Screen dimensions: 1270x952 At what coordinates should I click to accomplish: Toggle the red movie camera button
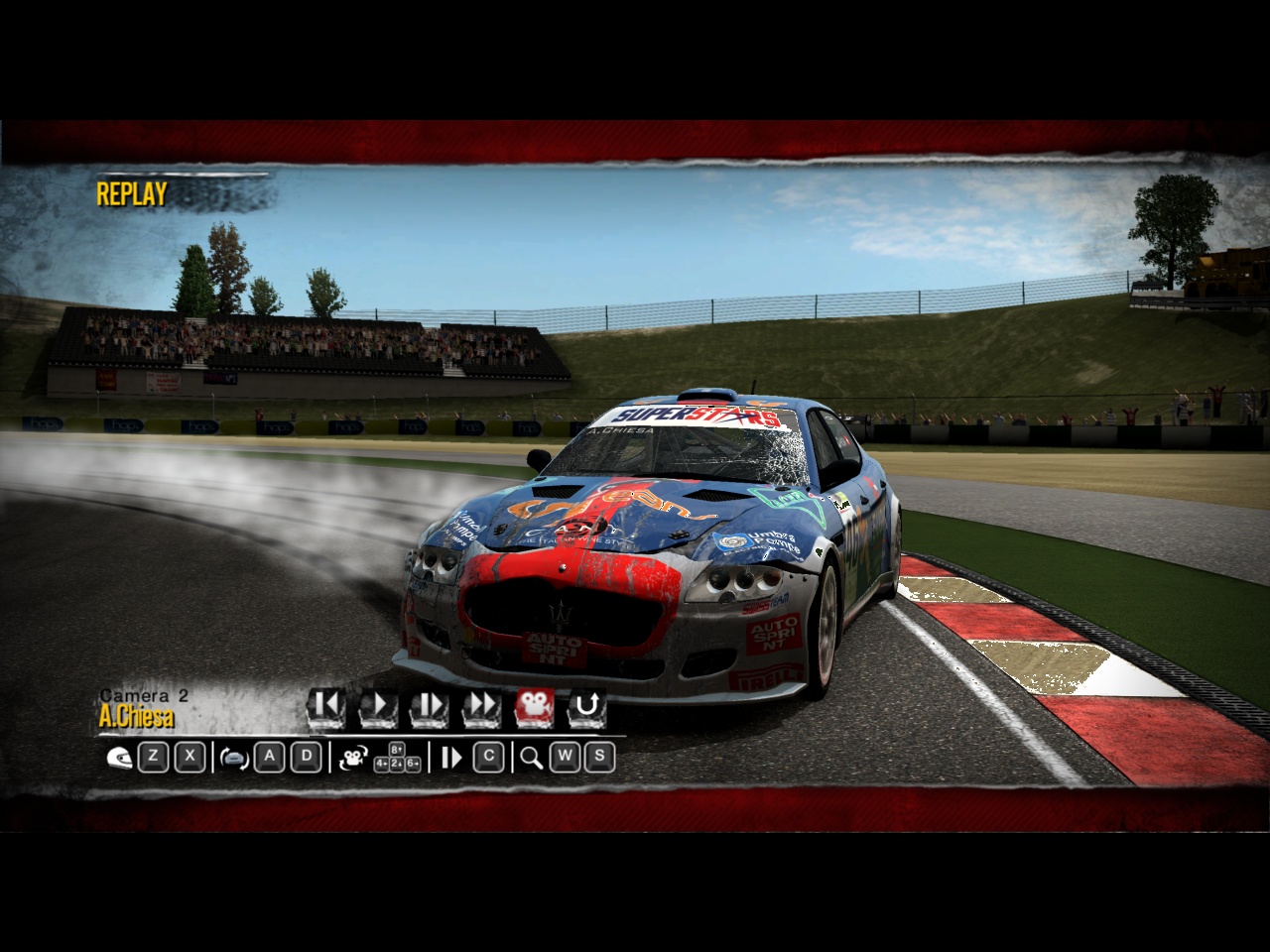[534, 706]
